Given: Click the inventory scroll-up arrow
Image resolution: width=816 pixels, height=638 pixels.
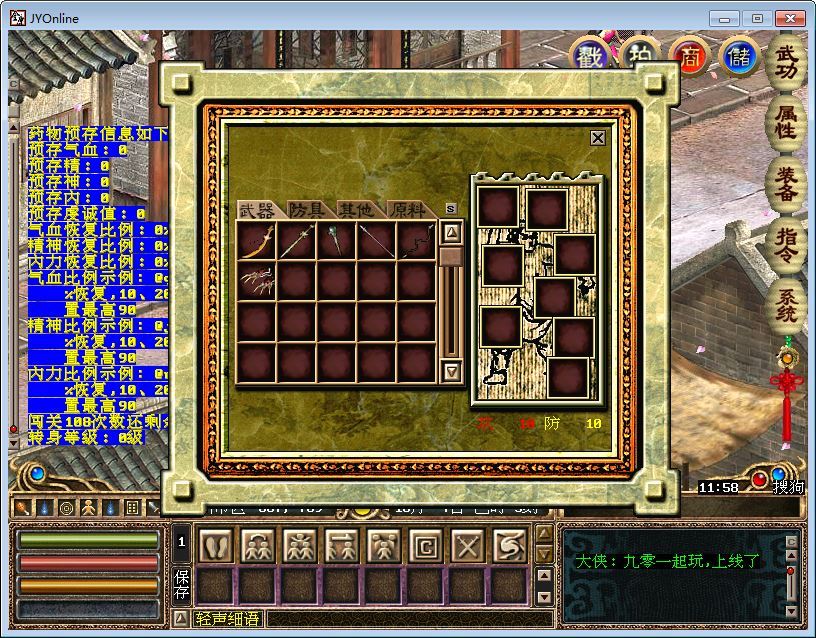Looking at the screenshot, I should (x=451, y=233).
